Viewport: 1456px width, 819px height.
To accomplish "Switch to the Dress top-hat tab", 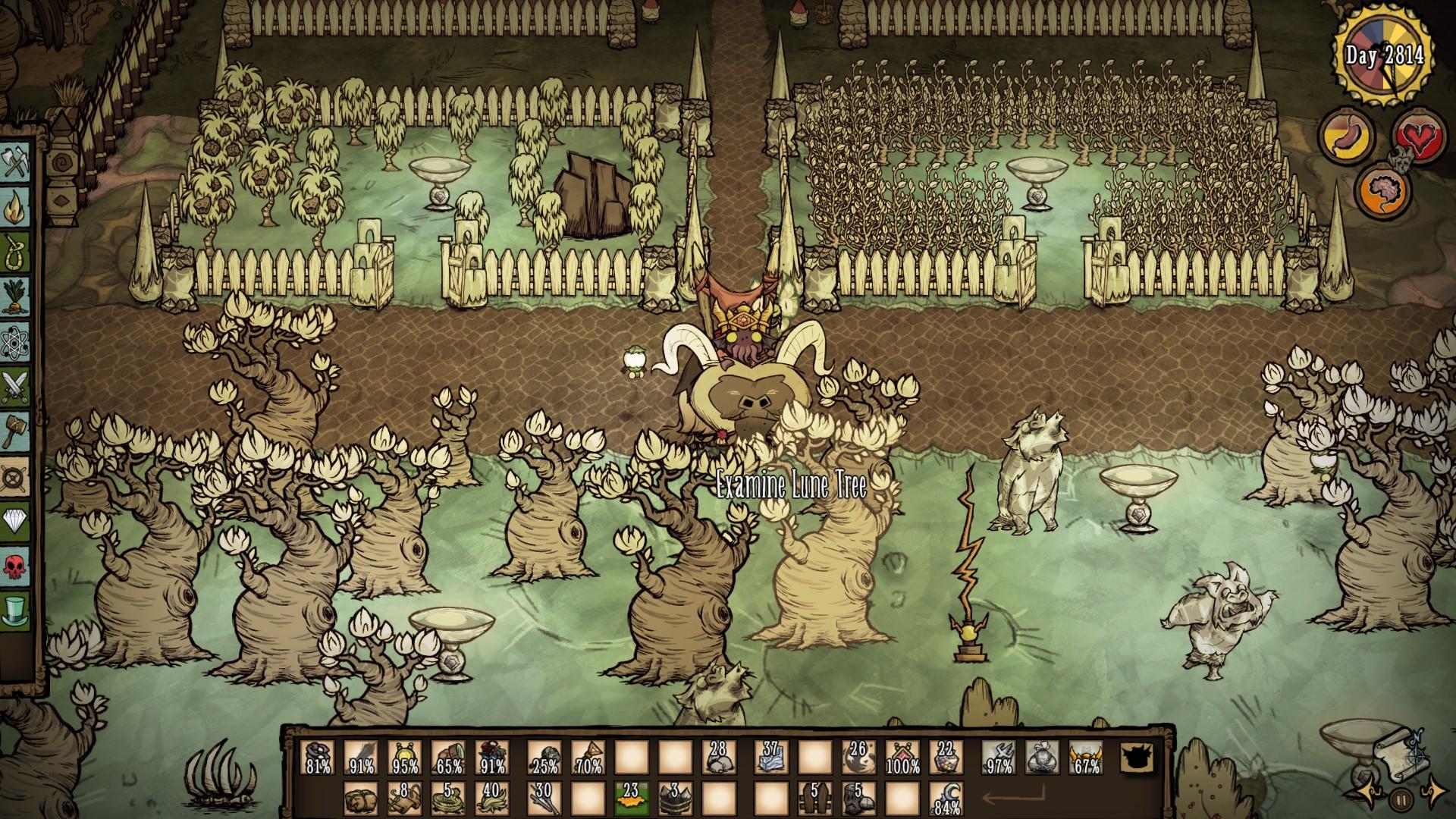I will tap(15, 609).
